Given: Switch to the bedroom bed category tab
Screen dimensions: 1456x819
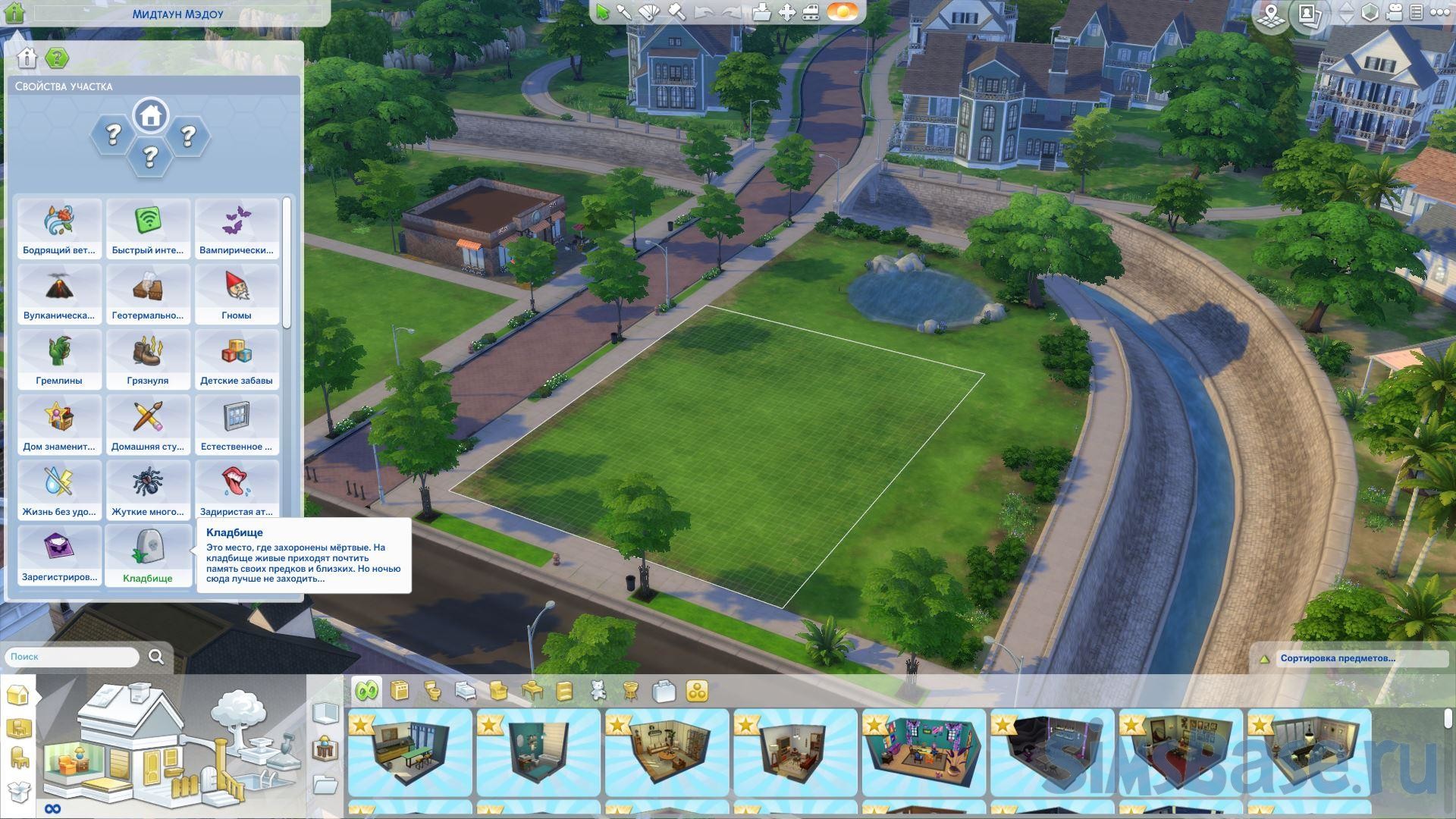Looking at the screenshot, I should click(x=465, y=691).
